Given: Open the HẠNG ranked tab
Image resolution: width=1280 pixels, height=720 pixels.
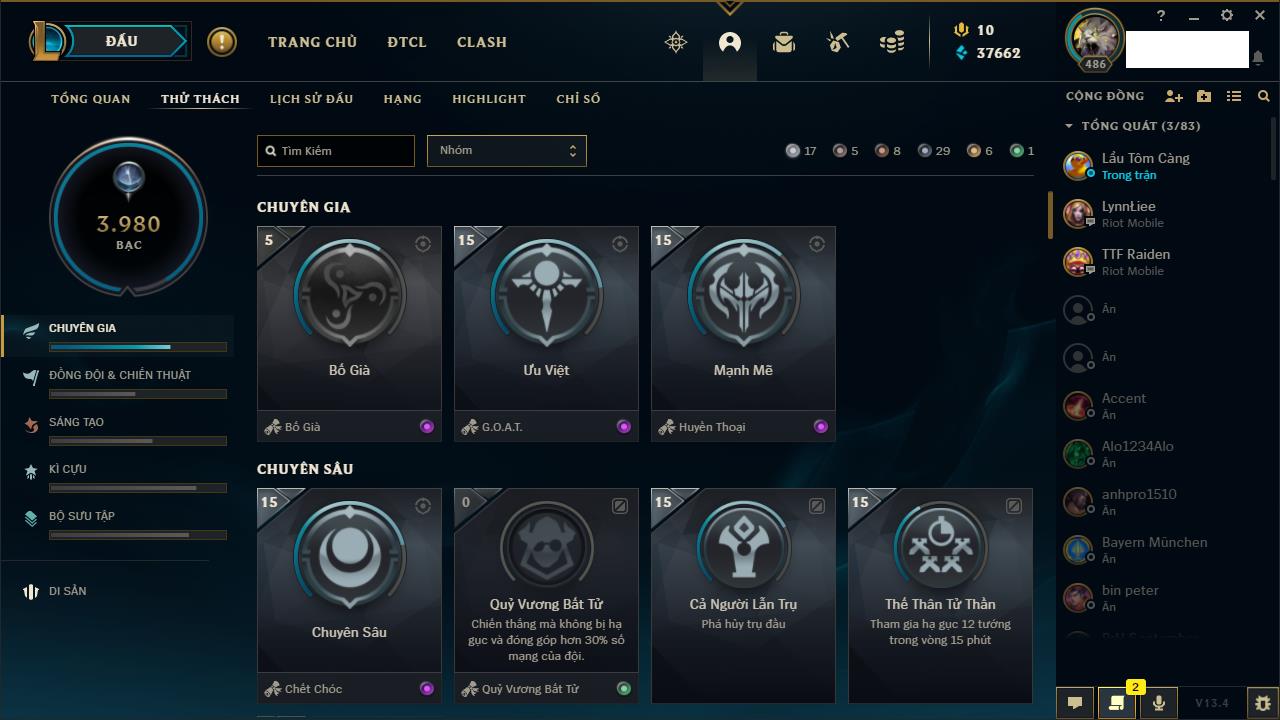Looking at the screenshot, I should coord(402,99).
